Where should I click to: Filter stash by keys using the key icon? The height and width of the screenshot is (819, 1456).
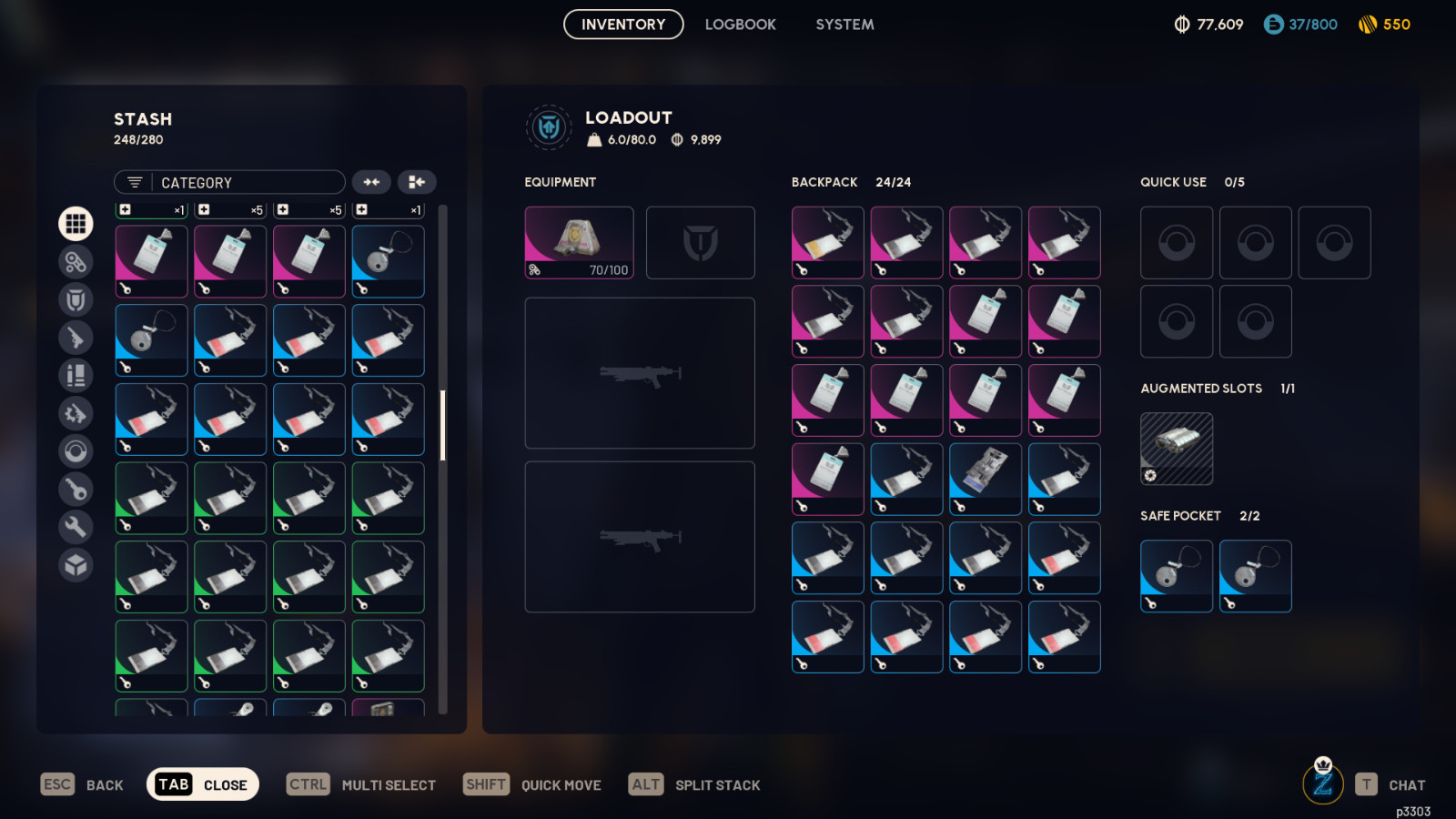[76, 489]
